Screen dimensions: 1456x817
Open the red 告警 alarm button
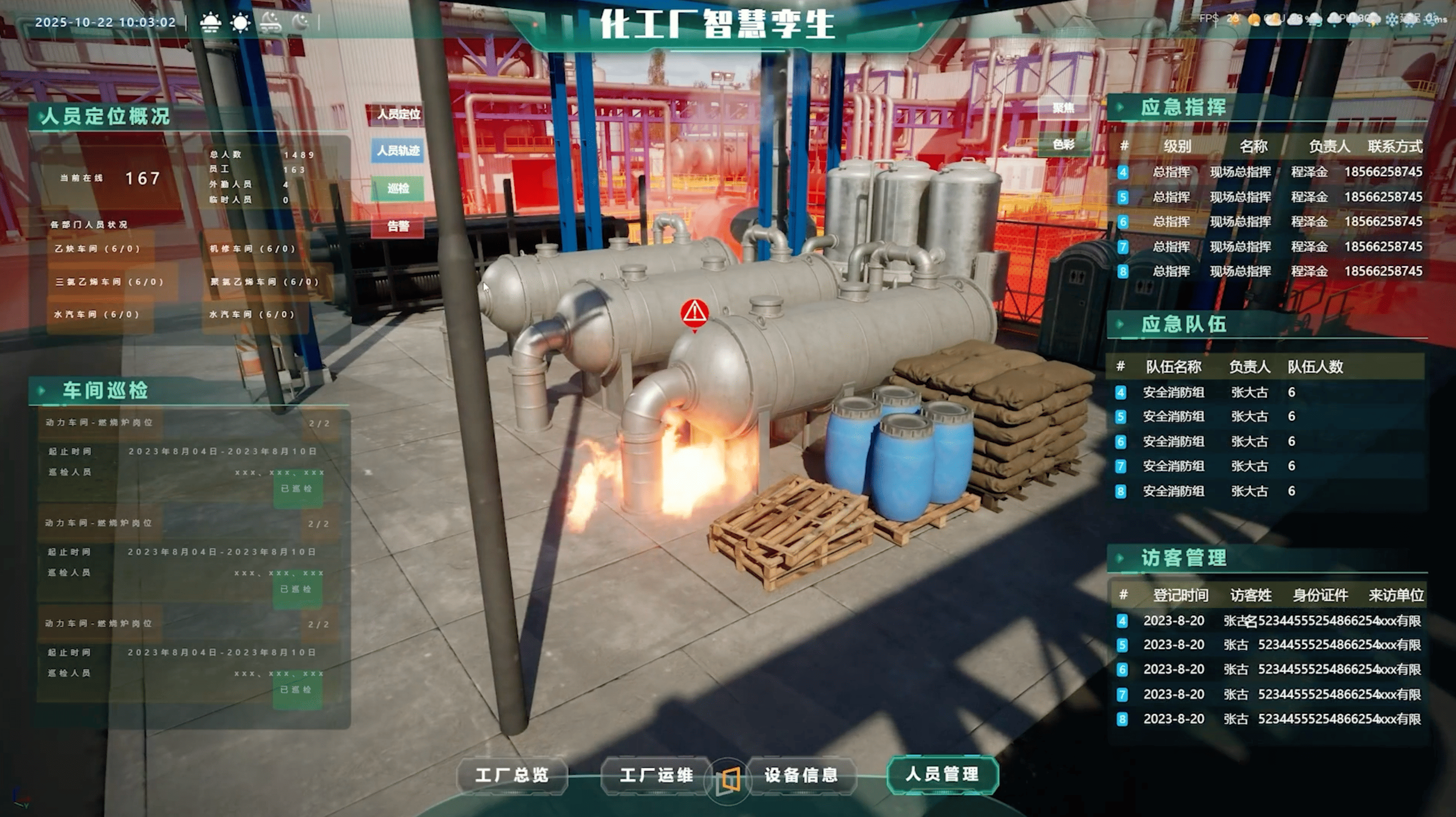(x=398, y=227)
